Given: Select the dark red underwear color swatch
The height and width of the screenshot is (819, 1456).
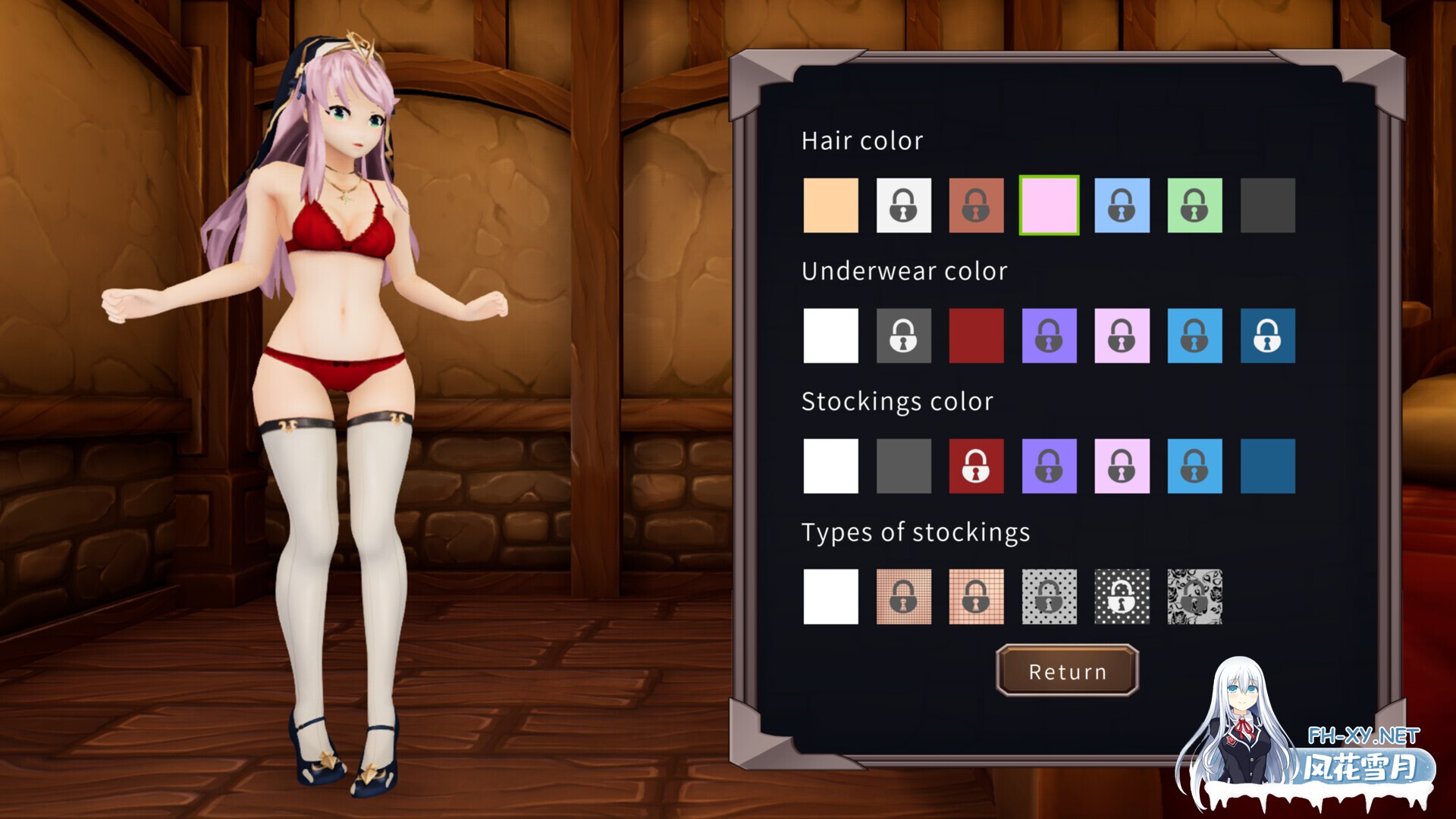Looking at the screenshot, I should pyautogui.click(x=976, y=336).
